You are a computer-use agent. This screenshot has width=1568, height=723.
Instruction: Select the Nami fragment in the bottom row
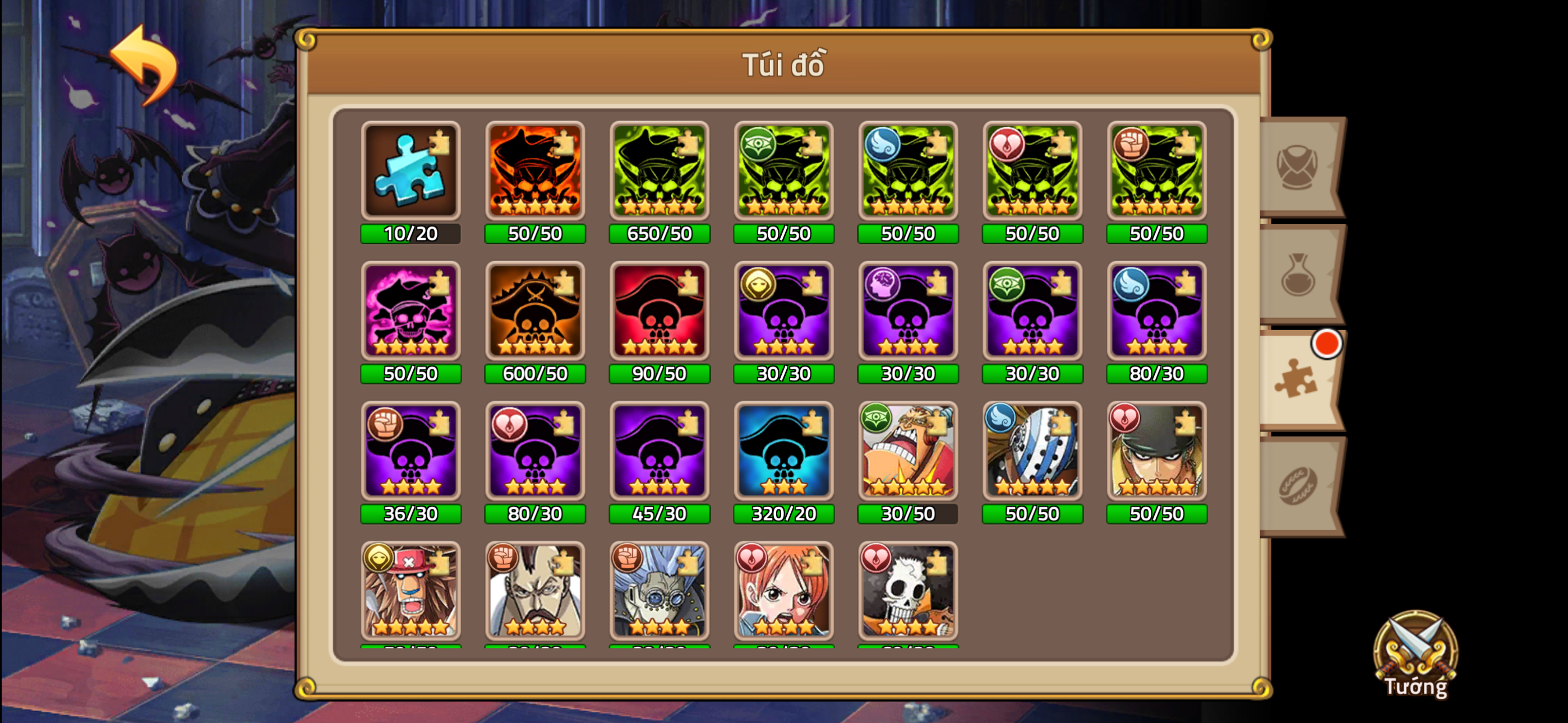click(x=783, y=590)
